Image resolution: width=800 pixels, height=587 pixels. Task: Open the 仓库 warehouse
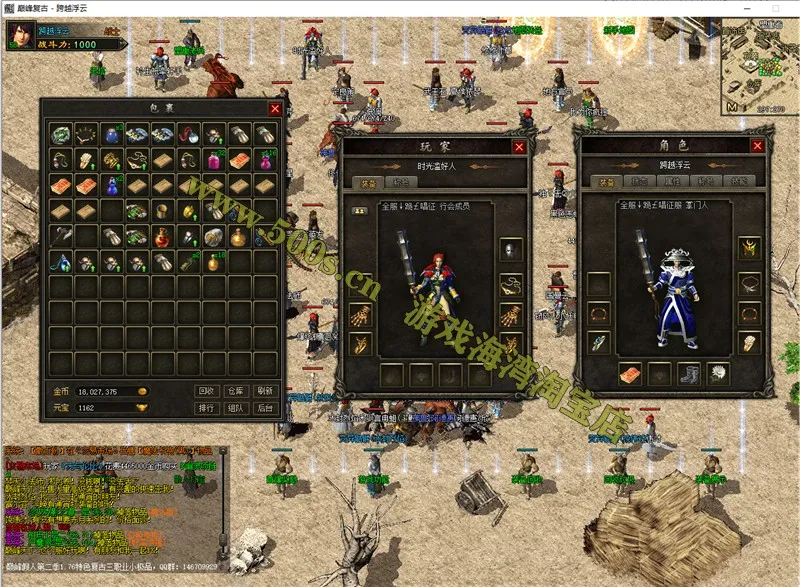[x=236, y=391]
